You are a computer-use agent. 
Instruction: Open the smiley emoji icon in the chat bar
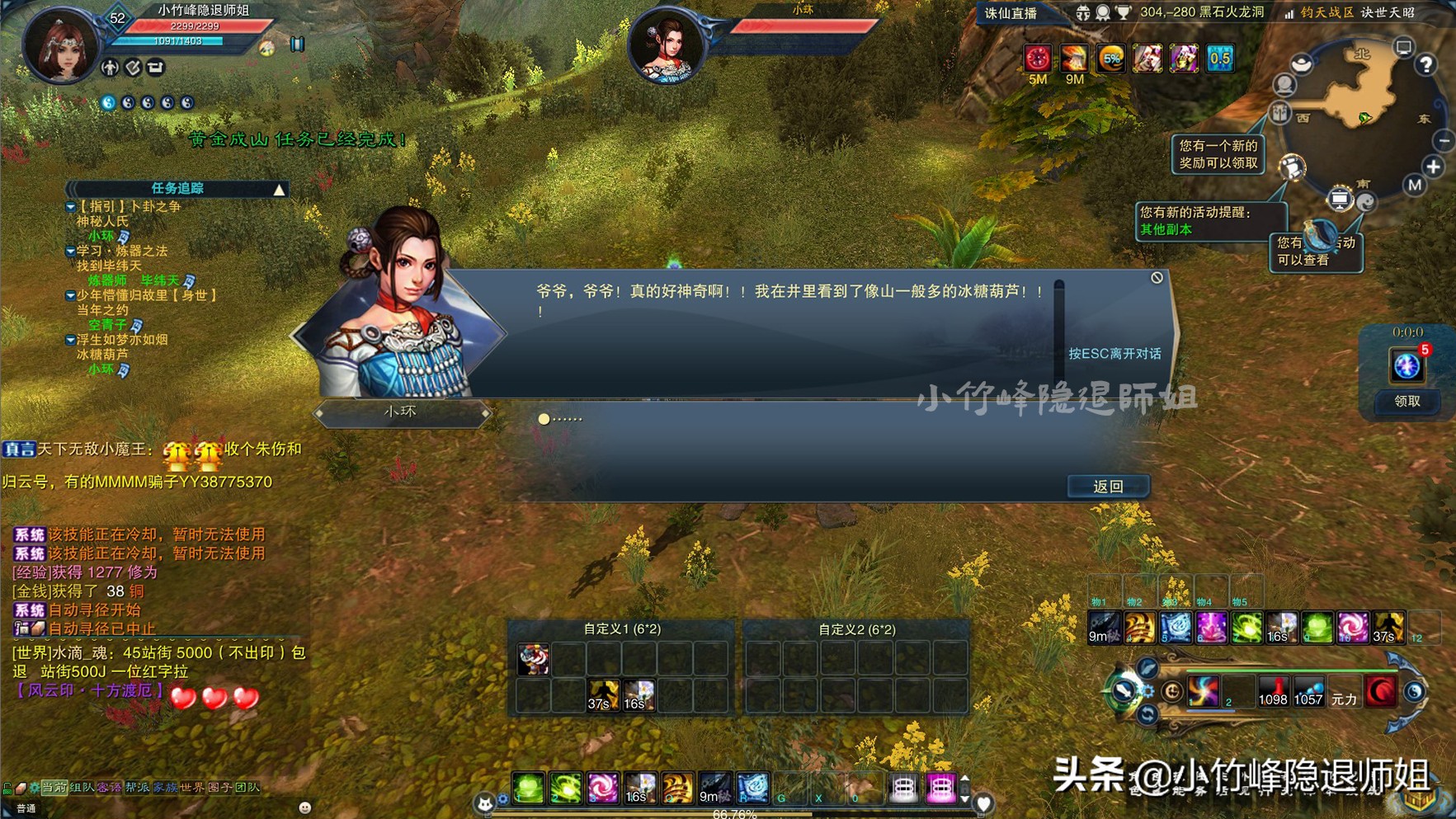coord(304,807)
